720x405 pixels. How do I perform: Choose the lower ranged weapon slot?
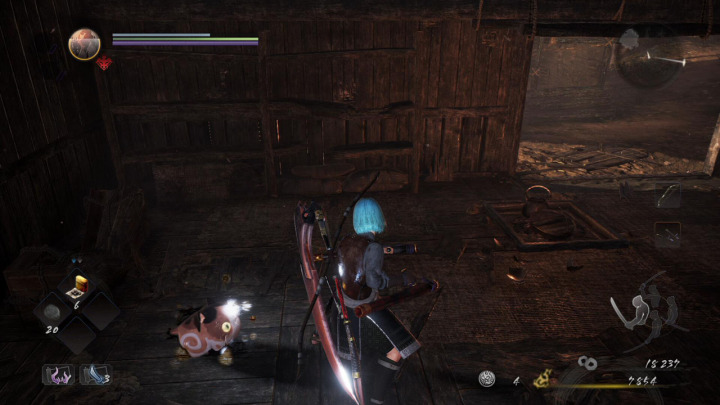668,234
